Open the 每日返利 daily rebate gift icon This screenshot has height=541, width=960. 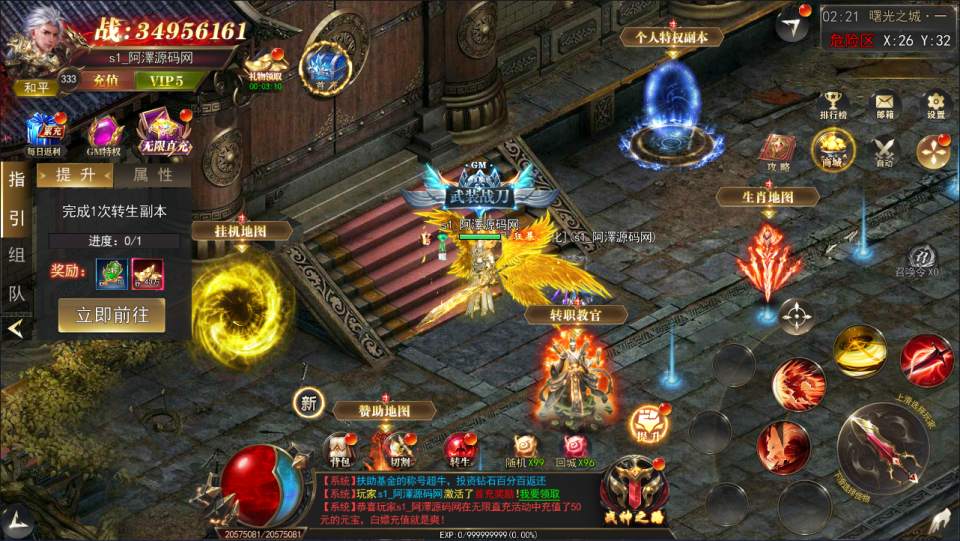[x=44, y=133]
